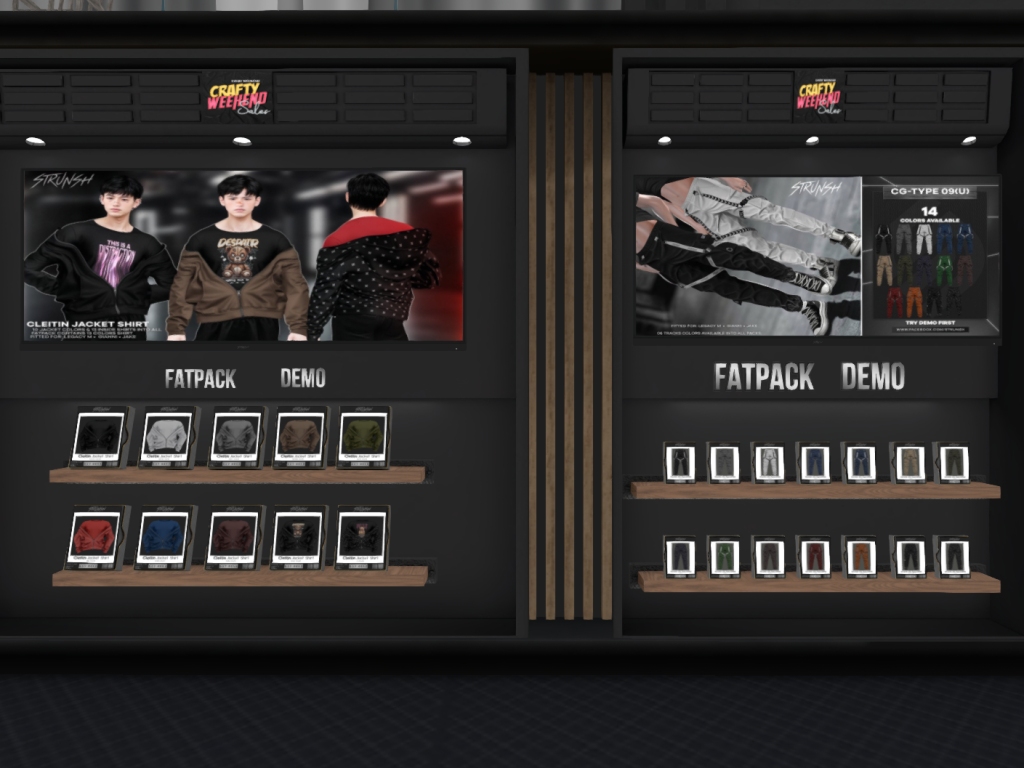Image resolution: width=1024 pixels, height=768 pixels.
Task: Select the red Cleitin jacket vendor
Action: point(95,537)
